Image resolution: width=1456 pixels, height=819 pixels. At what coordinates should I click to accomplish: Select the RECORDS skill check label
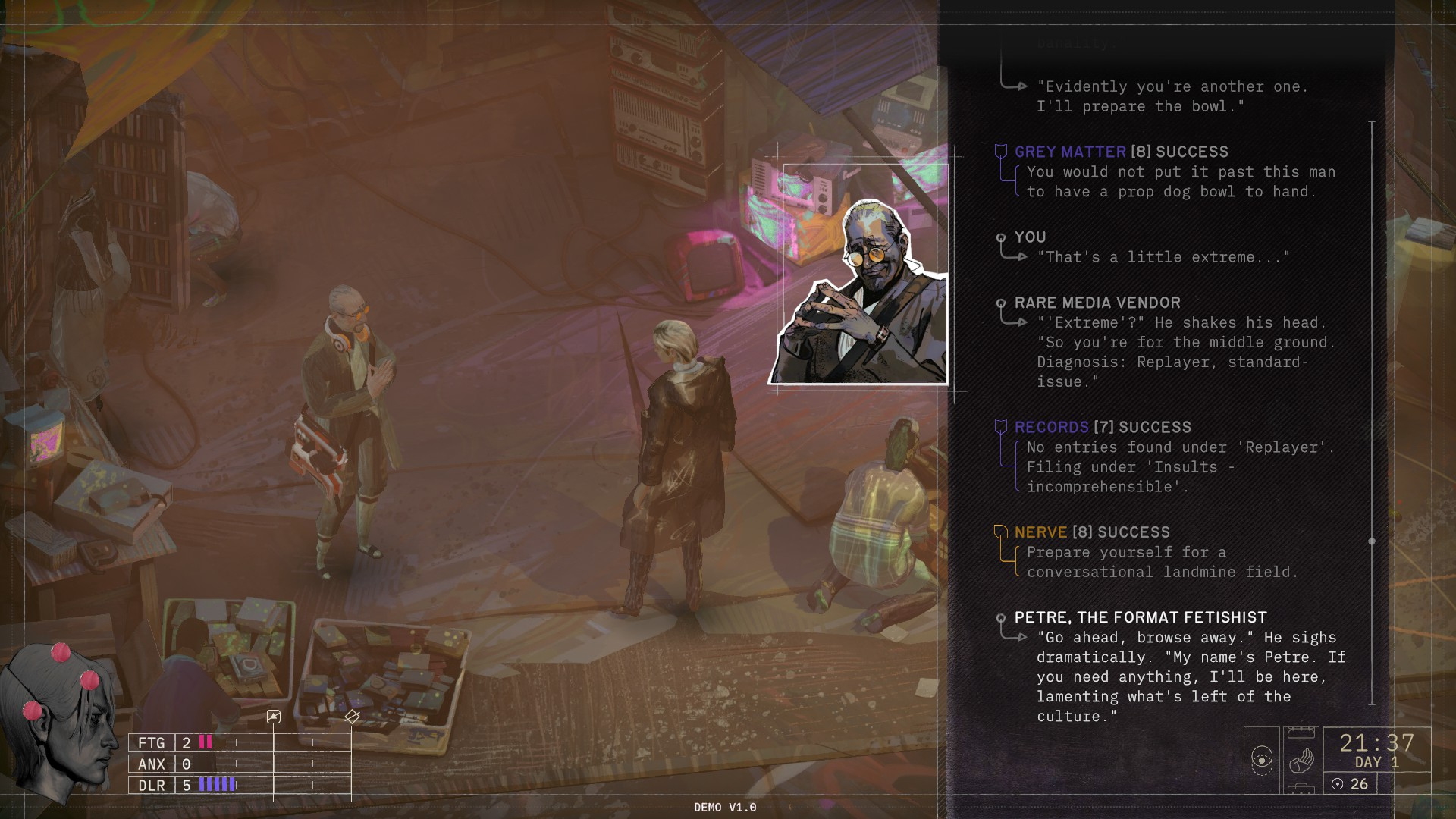click(1051, 427)
